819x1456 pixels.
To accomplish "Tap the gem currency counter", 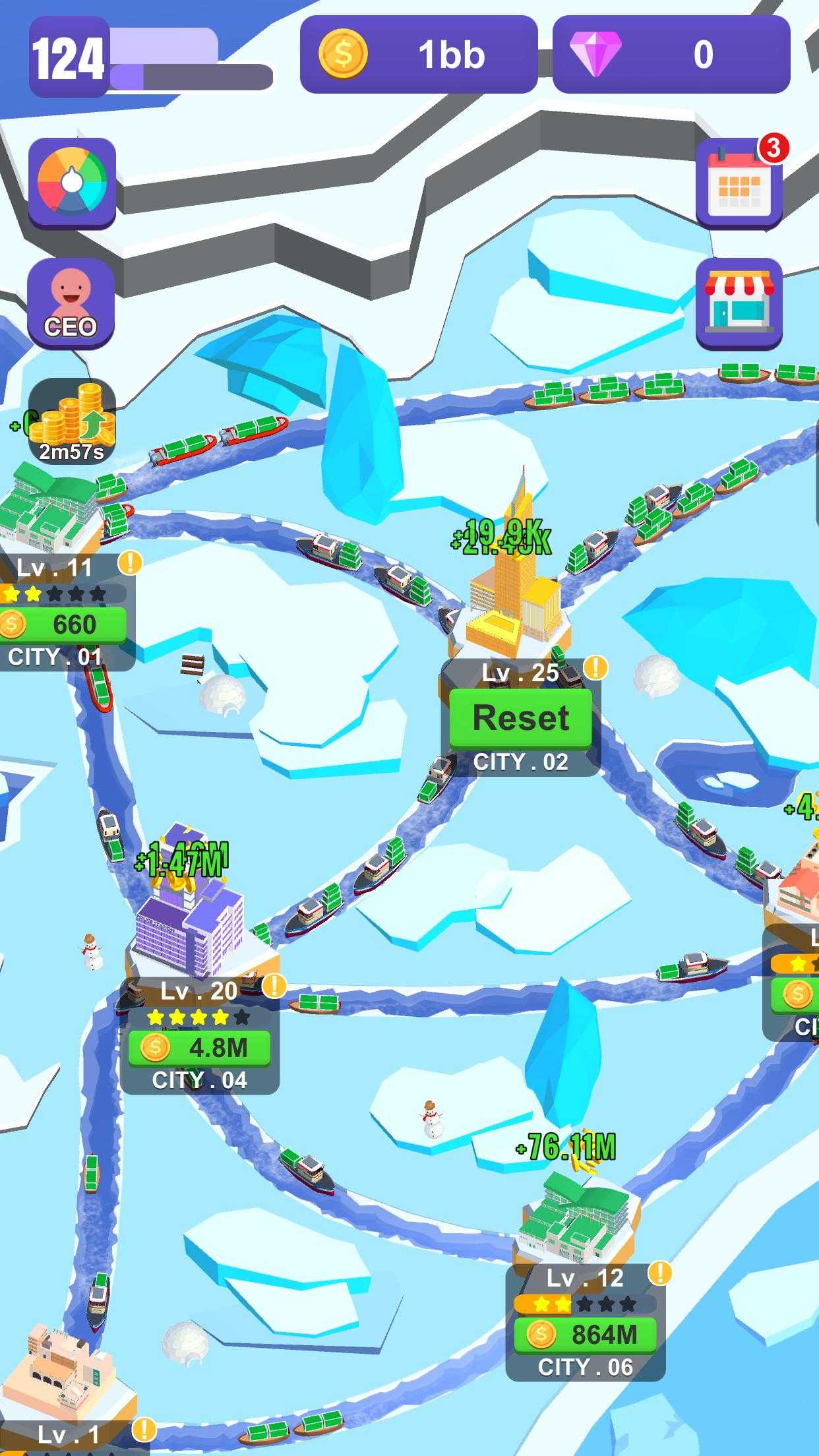I will pyautogui.click(x=671, y=54).
